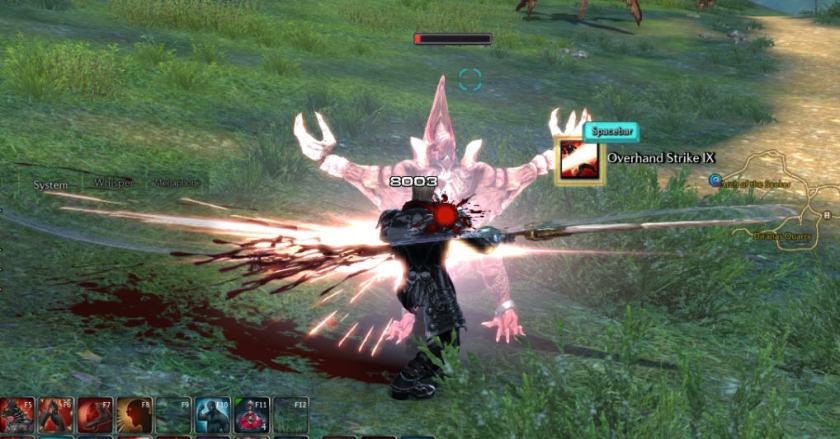This screenshot has height=439, width=840.
Task: Use the F5 hotbar skill
Action: click(x=17, y=415)
